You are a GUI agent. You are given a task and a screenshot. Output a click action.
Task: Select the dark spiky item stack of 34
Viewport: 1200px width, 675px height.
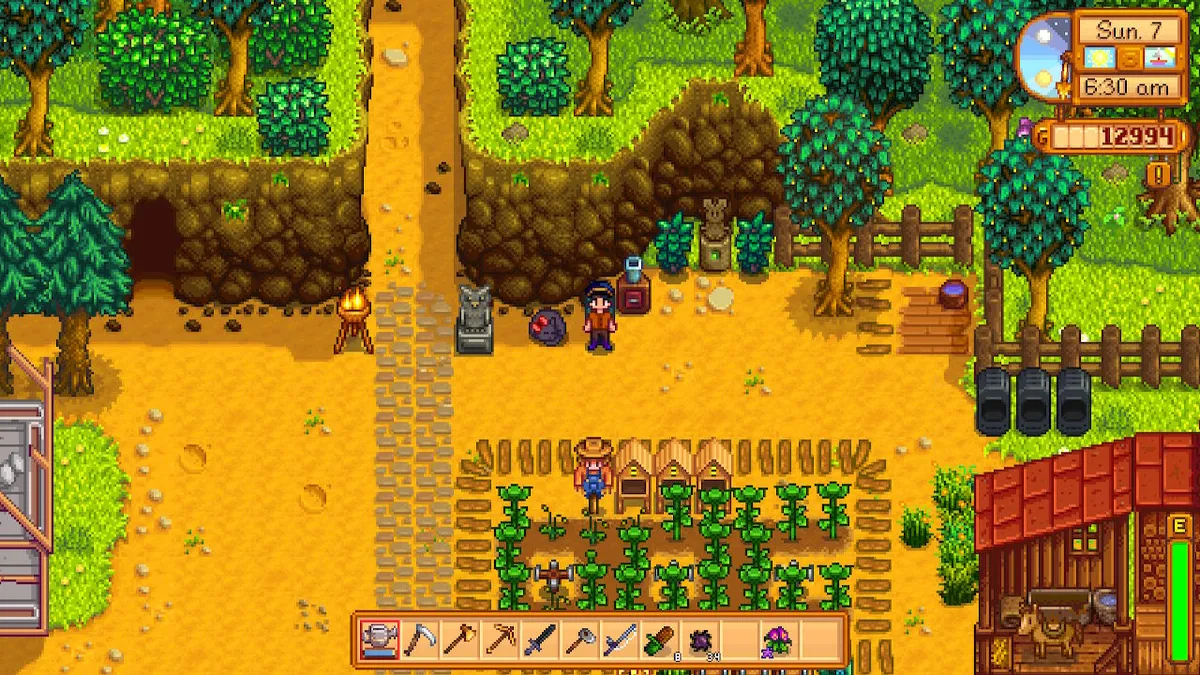coord(698,639)
